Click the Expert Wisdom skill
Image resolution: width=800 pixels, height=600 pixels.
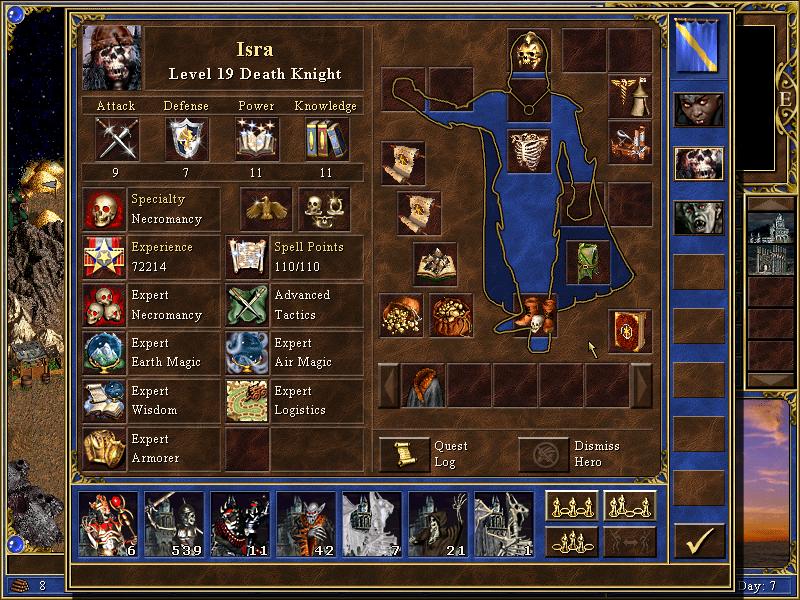tap(104, 401)
